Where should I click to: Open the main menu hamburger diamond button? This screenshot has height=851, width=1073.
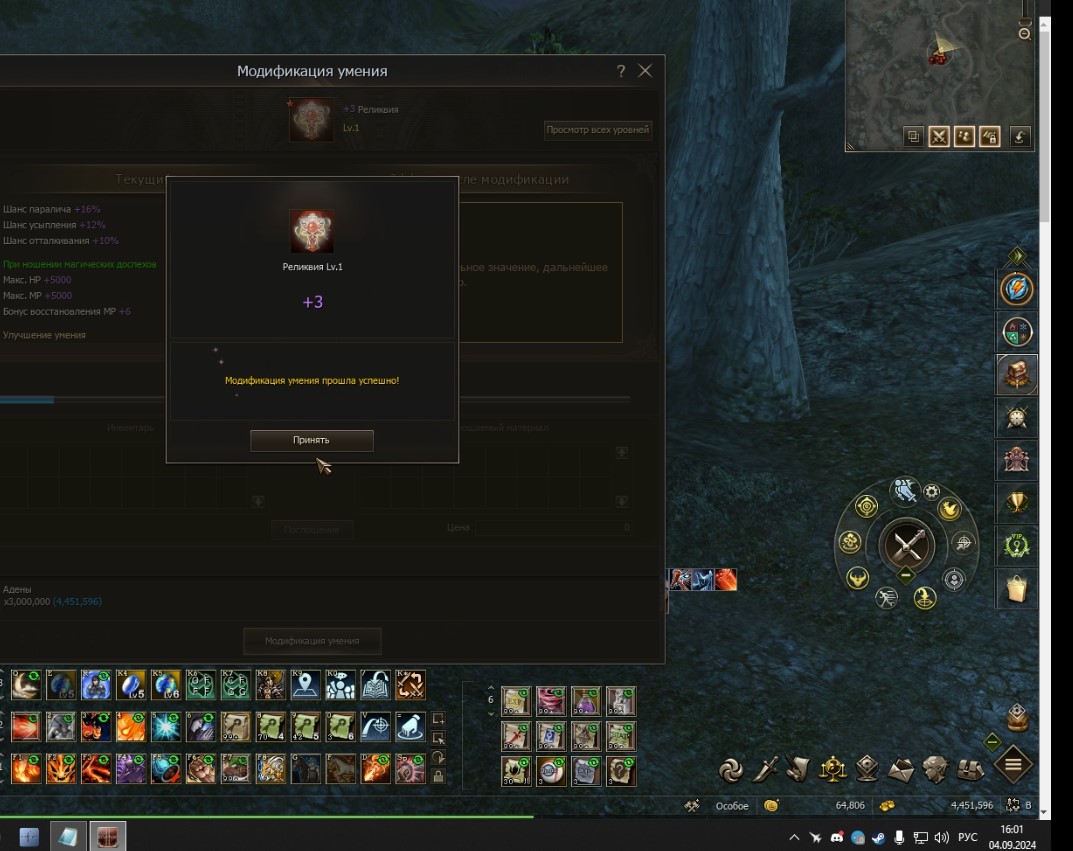click(1012, 766)
